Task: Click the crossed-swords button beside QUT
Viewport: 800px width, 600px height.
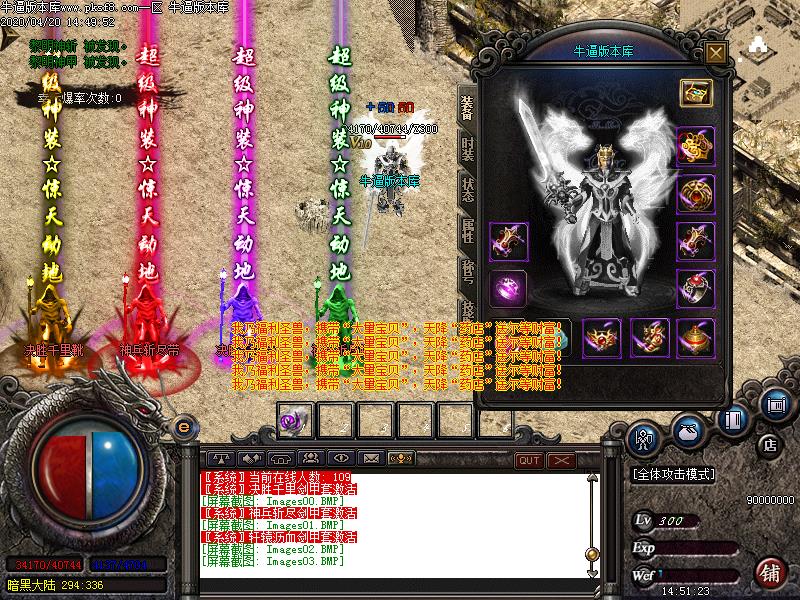Action: point(562,459)
